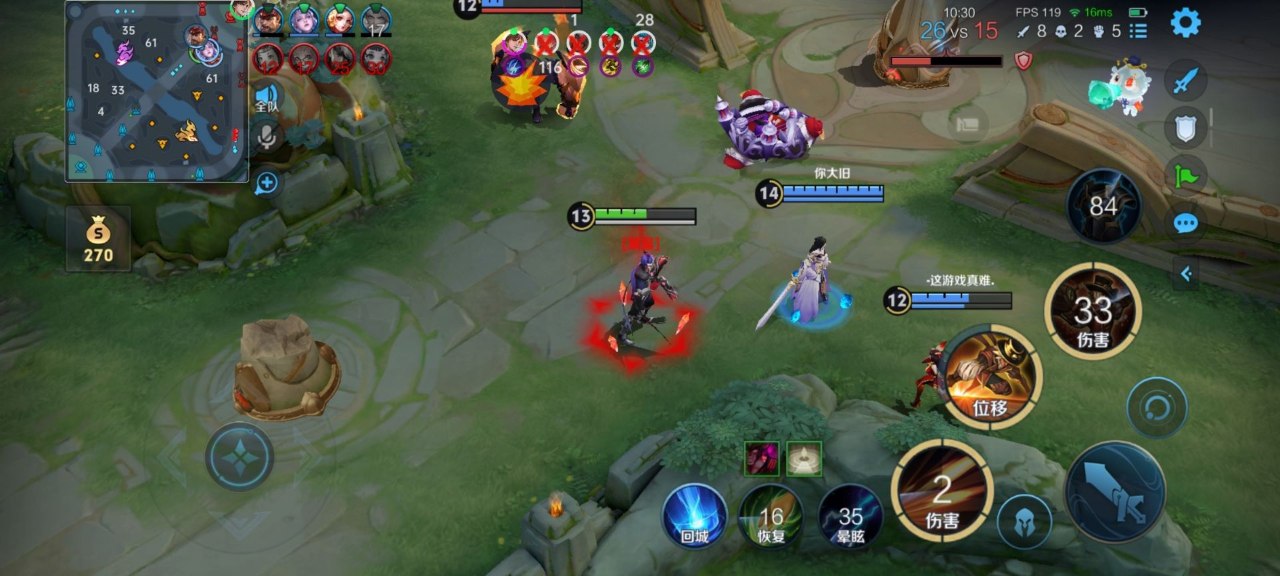Screen dimensions: 1280x576
Task: Use the 伤害 skill with 2 cooldown
Action: 941,490
